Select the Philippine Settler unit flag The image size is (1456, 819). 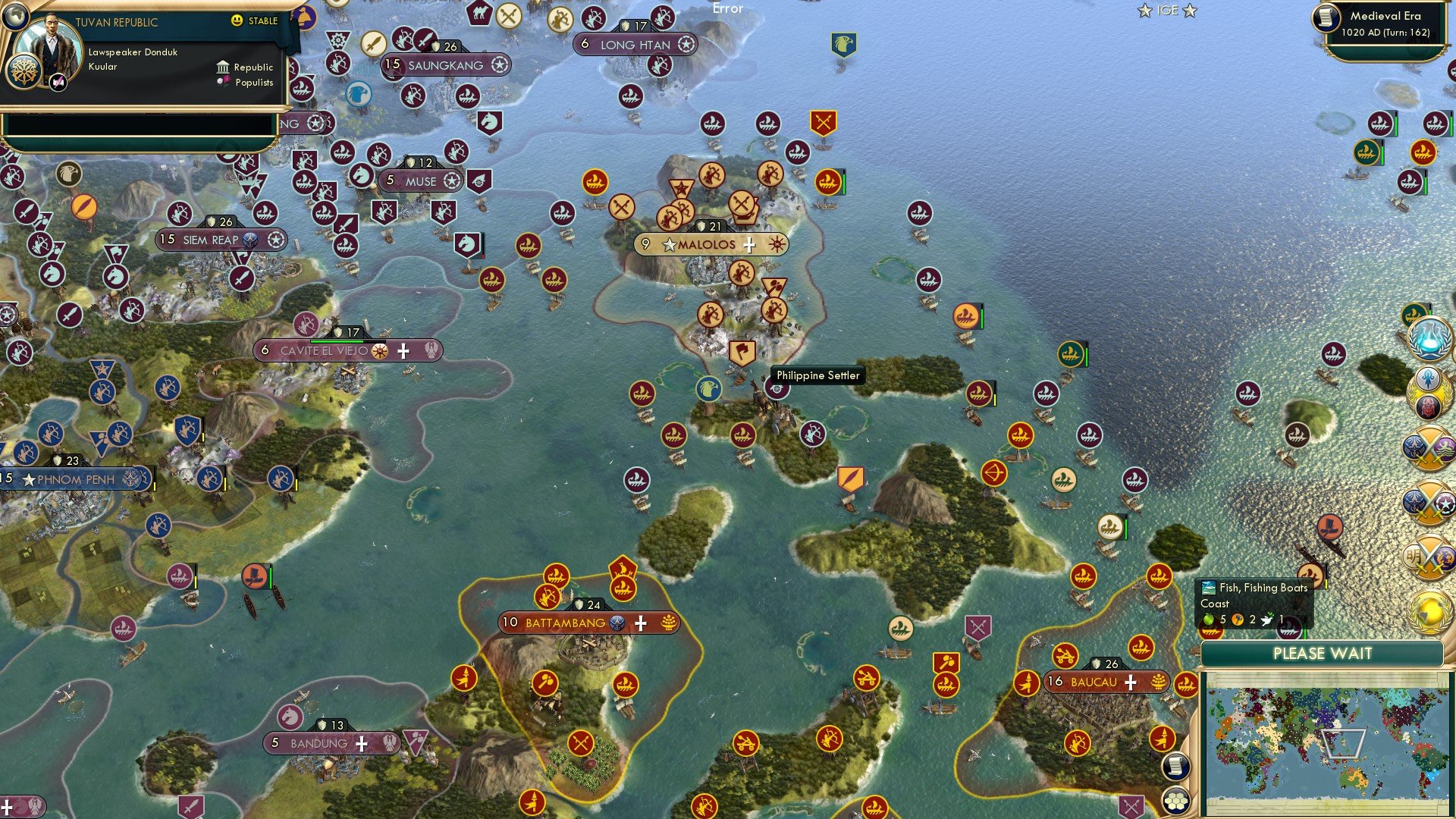pos(779,388)
